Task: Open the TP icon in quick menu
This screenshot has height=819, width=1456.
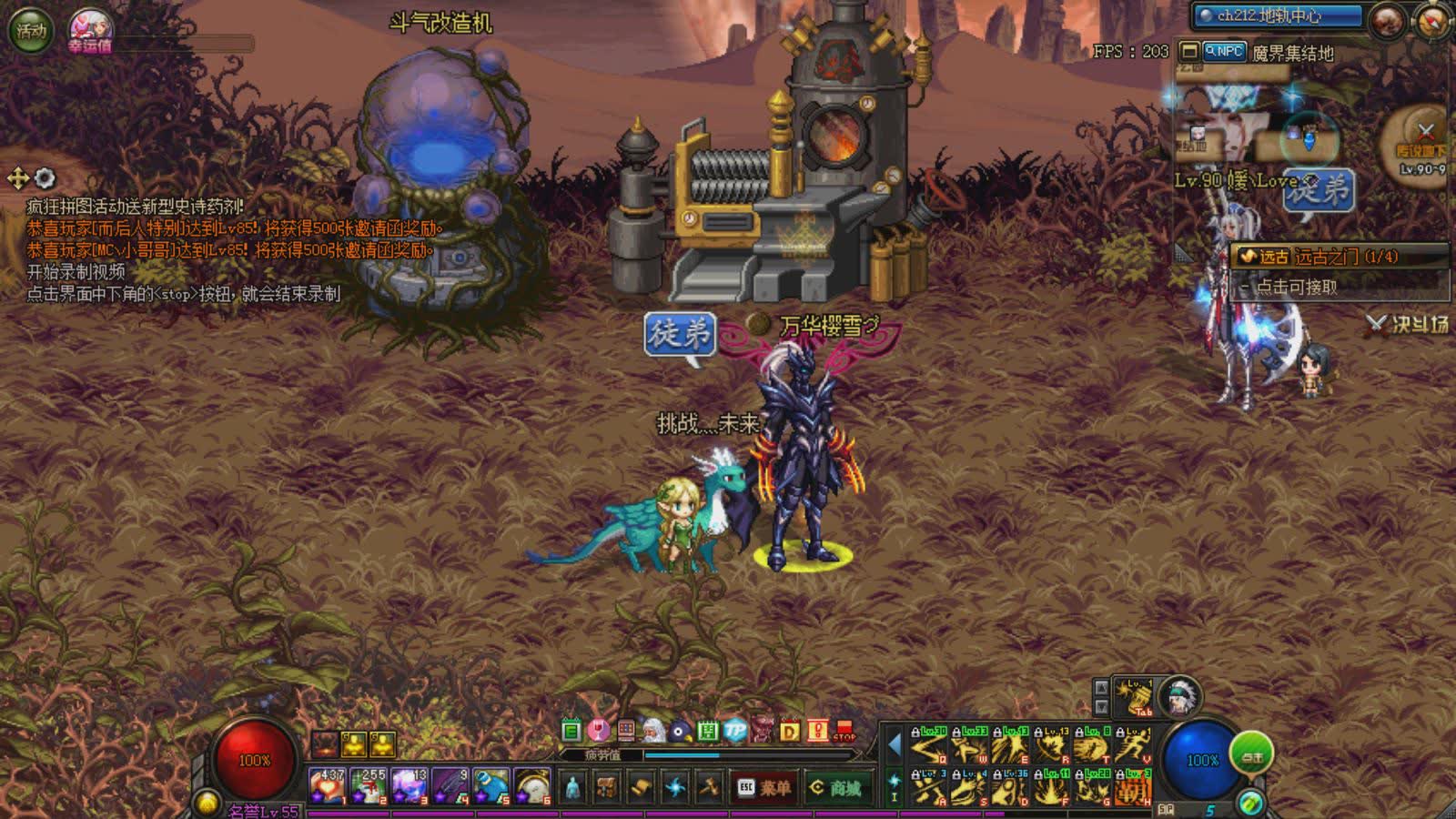Action: (735, 731)
